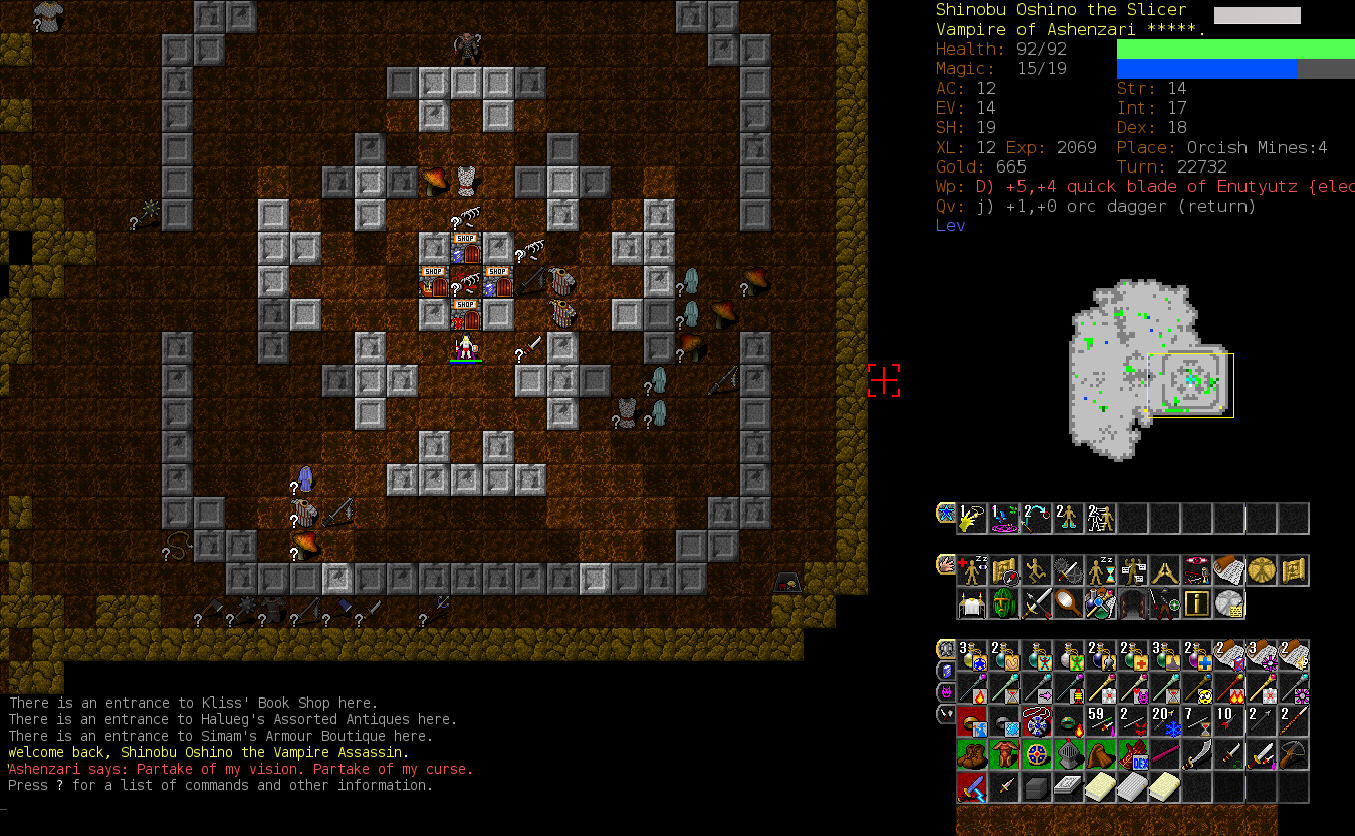
Task: Select the crossbow inventory slot
Action: [x=1292, y=755]
